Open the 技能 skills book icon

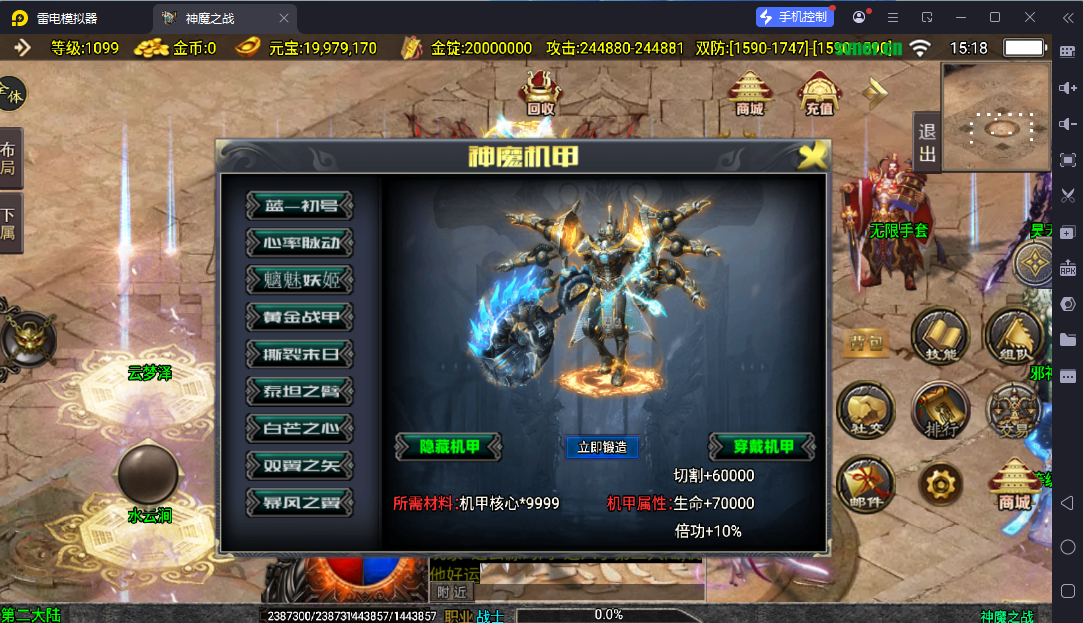[x=940, y=337]
